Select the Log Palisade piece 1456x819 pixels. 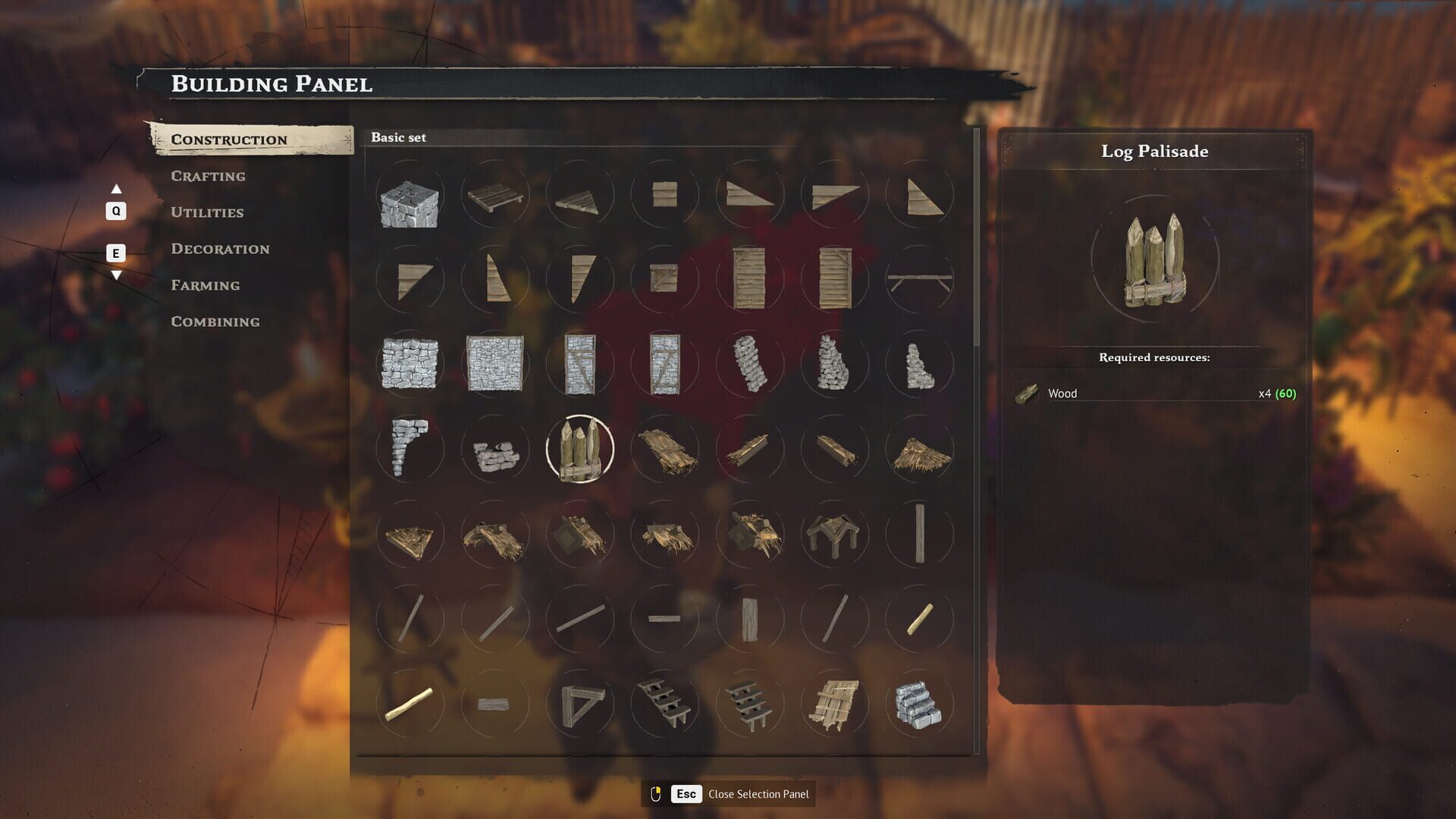coord(579,449)
